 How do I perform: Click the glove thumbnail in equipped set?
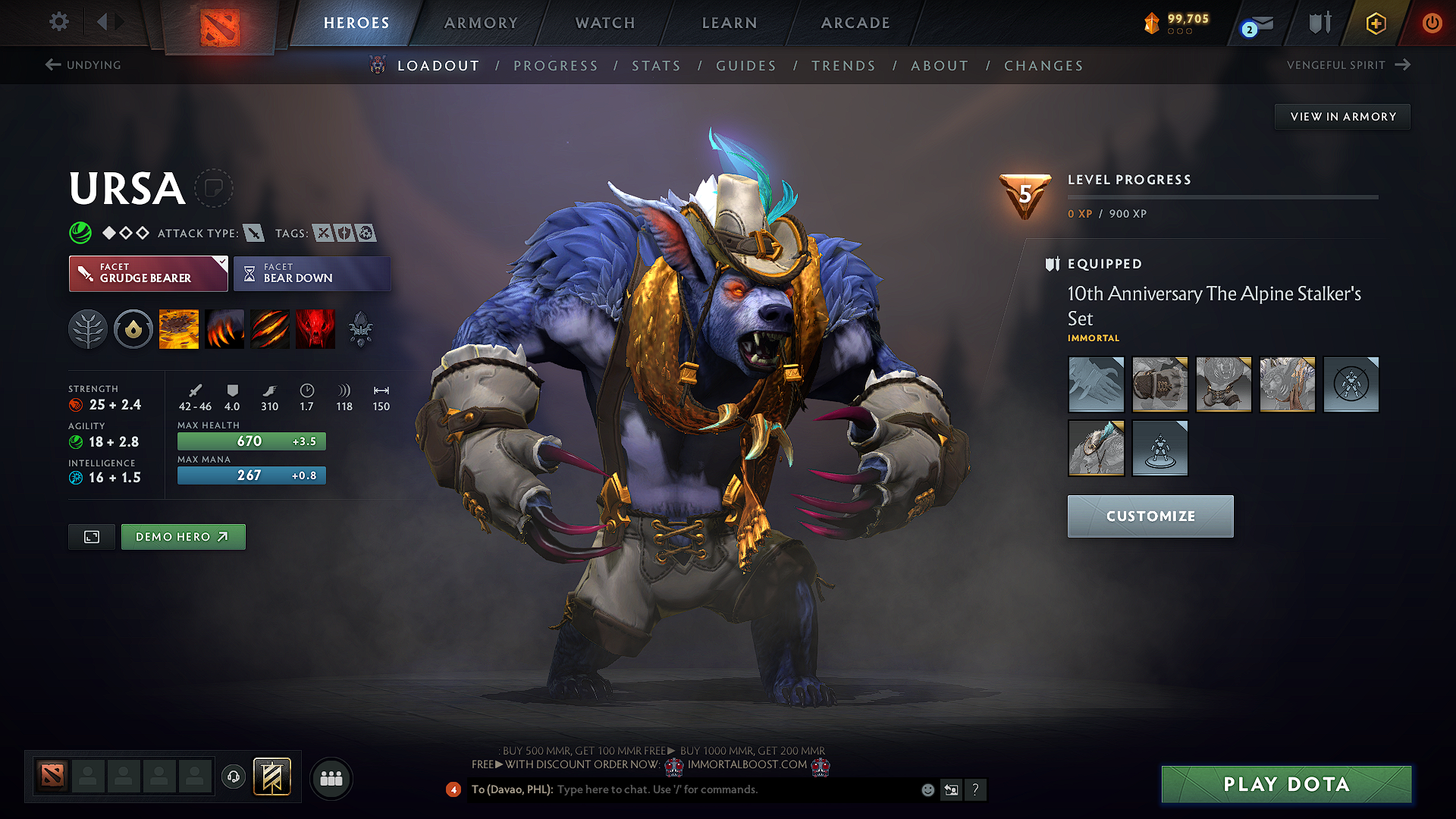(x=1096, y=384)
